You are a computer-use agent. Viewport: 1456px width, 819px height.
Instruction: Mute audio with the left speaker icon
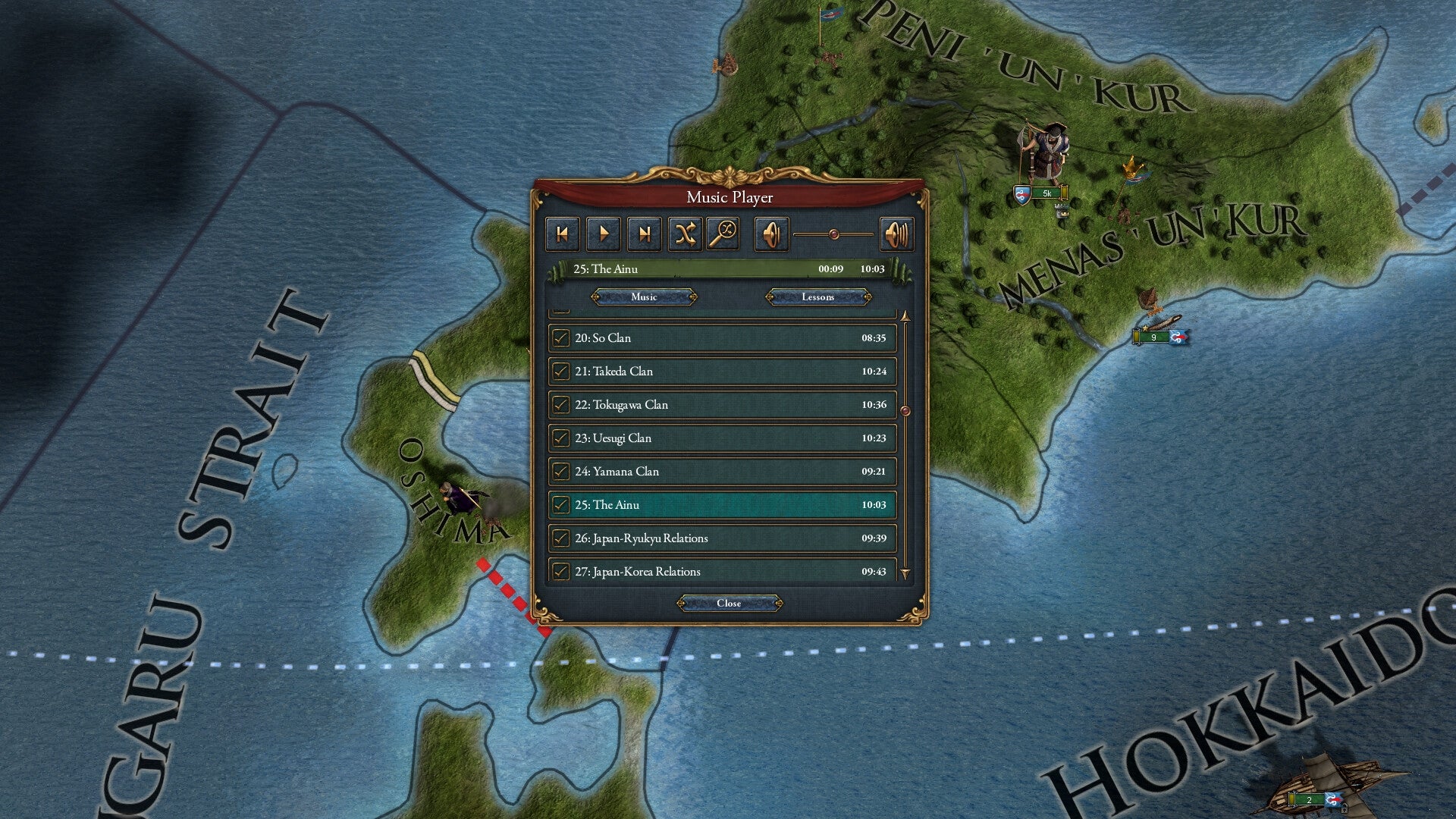[772, 234]
